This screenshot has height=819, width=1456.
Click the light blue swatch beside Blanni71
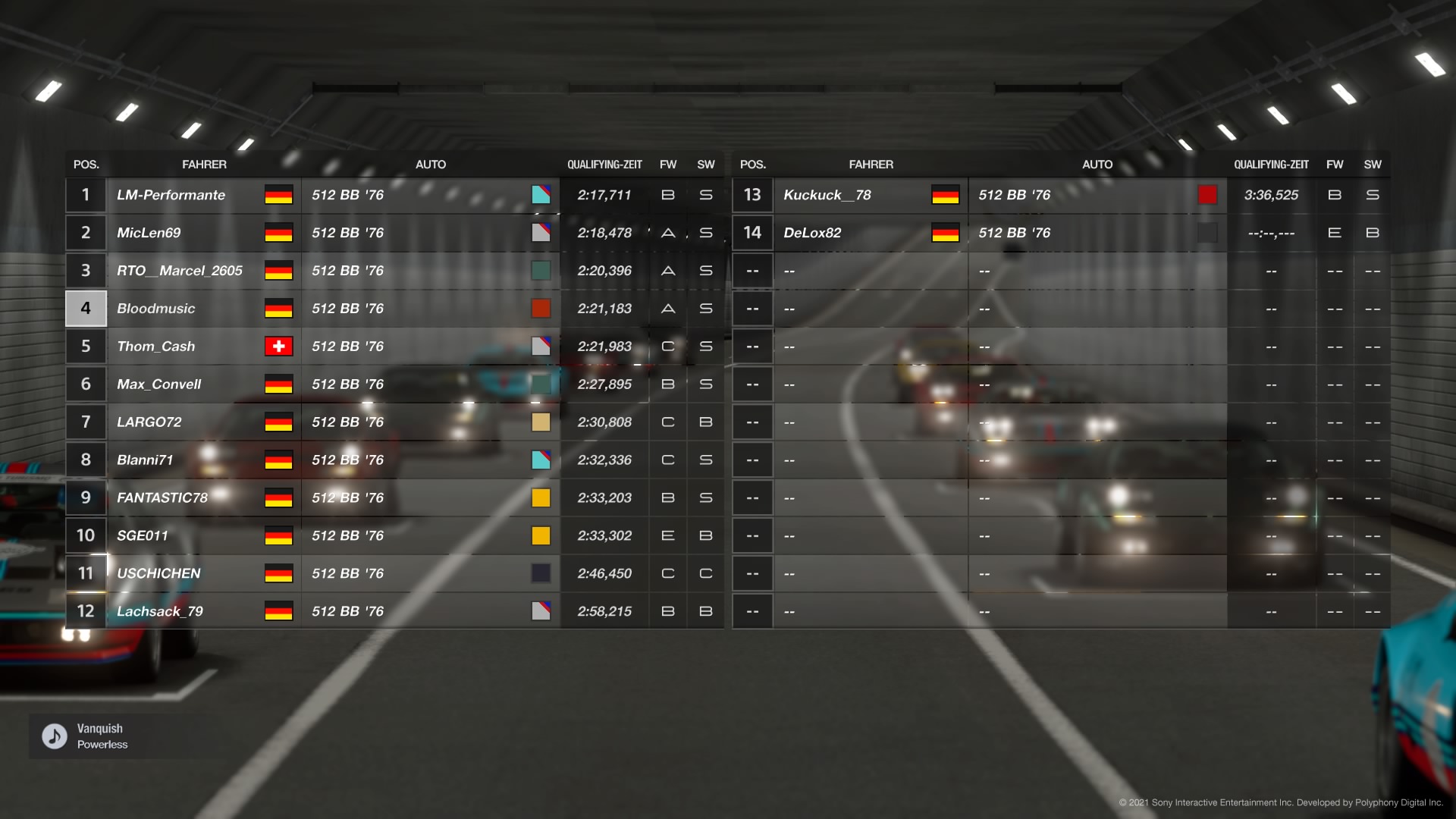pyautogui.click(x=541, y=460)
